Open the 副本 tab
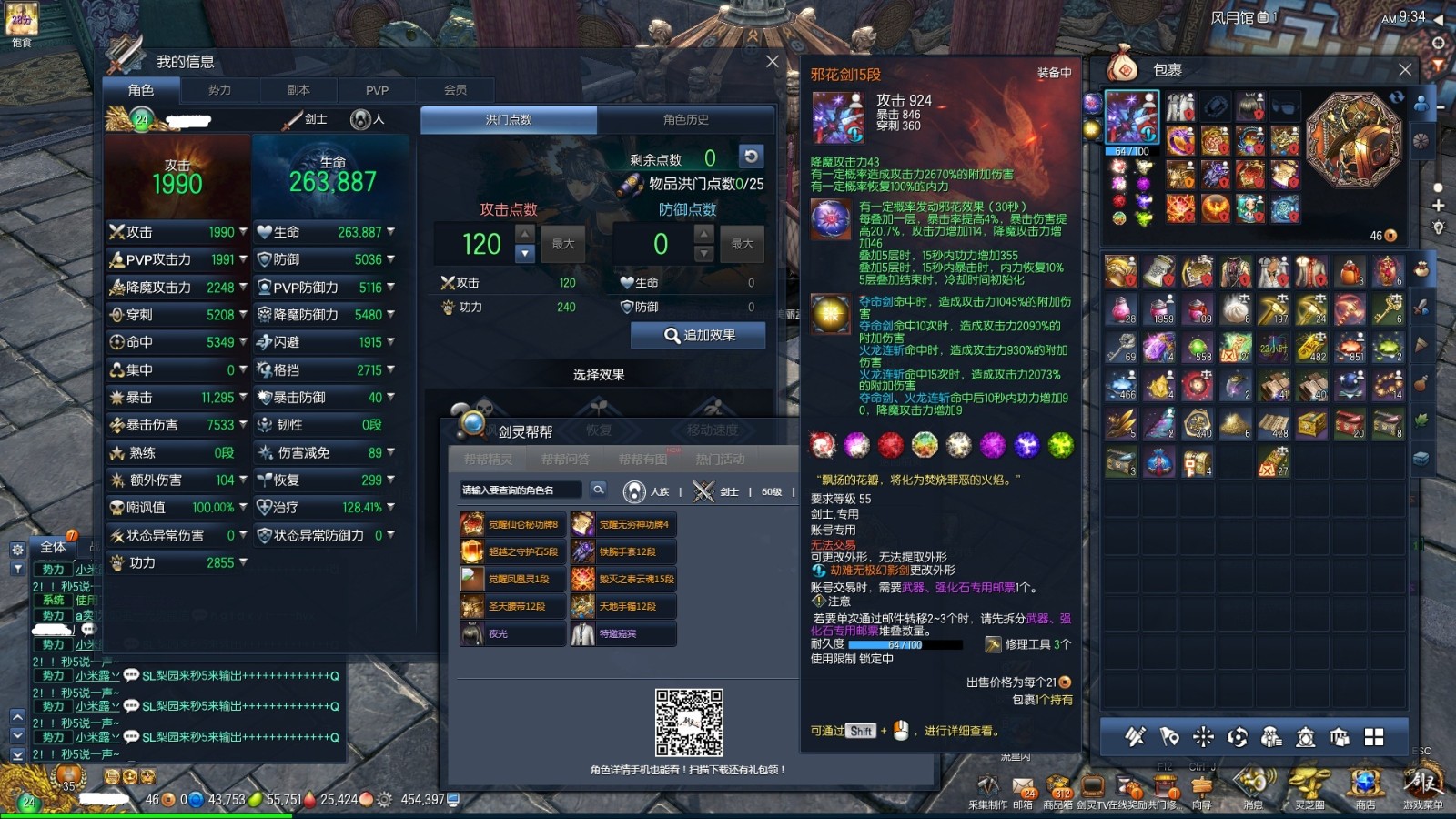Viewport: 1456px width, 819px height. pos(298,90)
